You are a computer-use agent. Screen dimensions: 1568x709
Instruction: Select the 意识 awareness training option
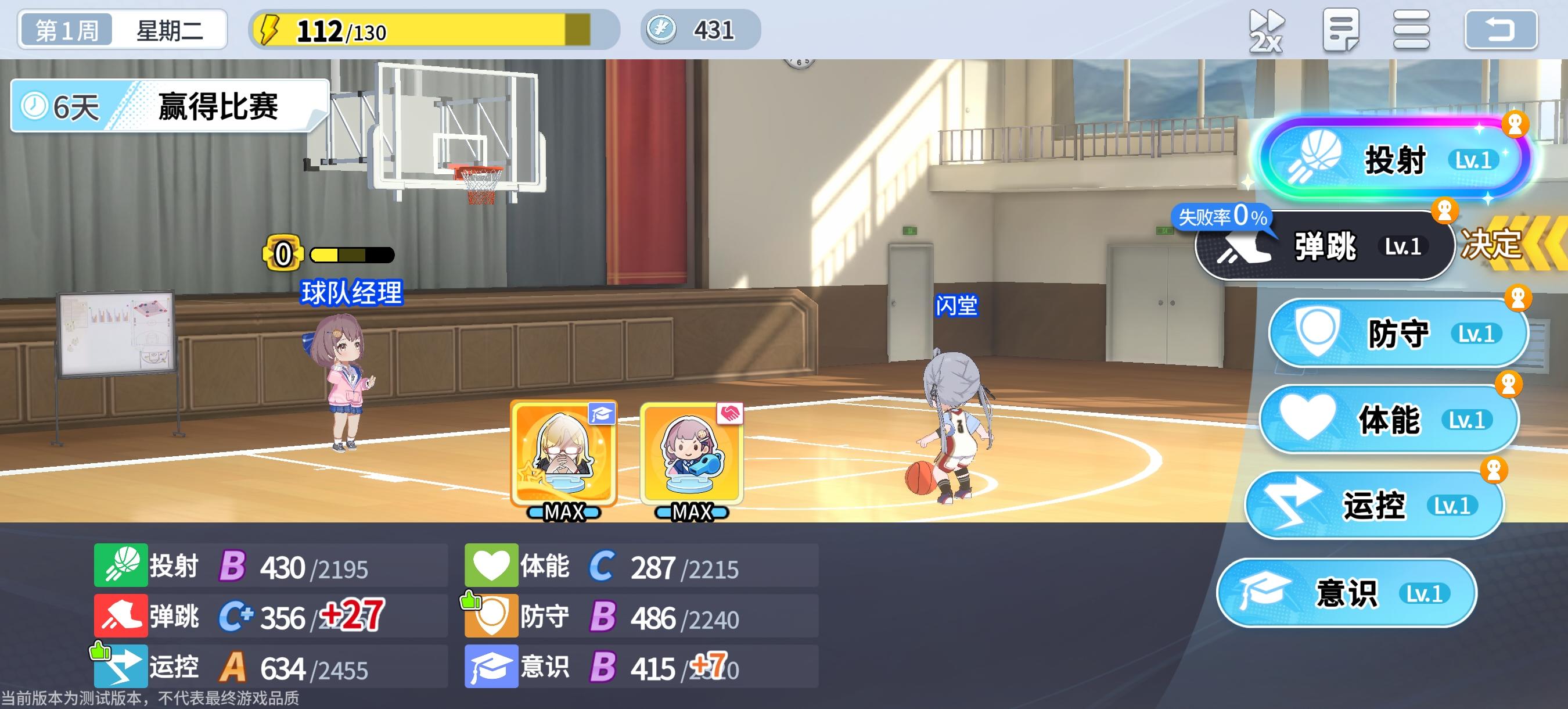coord(1348,592)
